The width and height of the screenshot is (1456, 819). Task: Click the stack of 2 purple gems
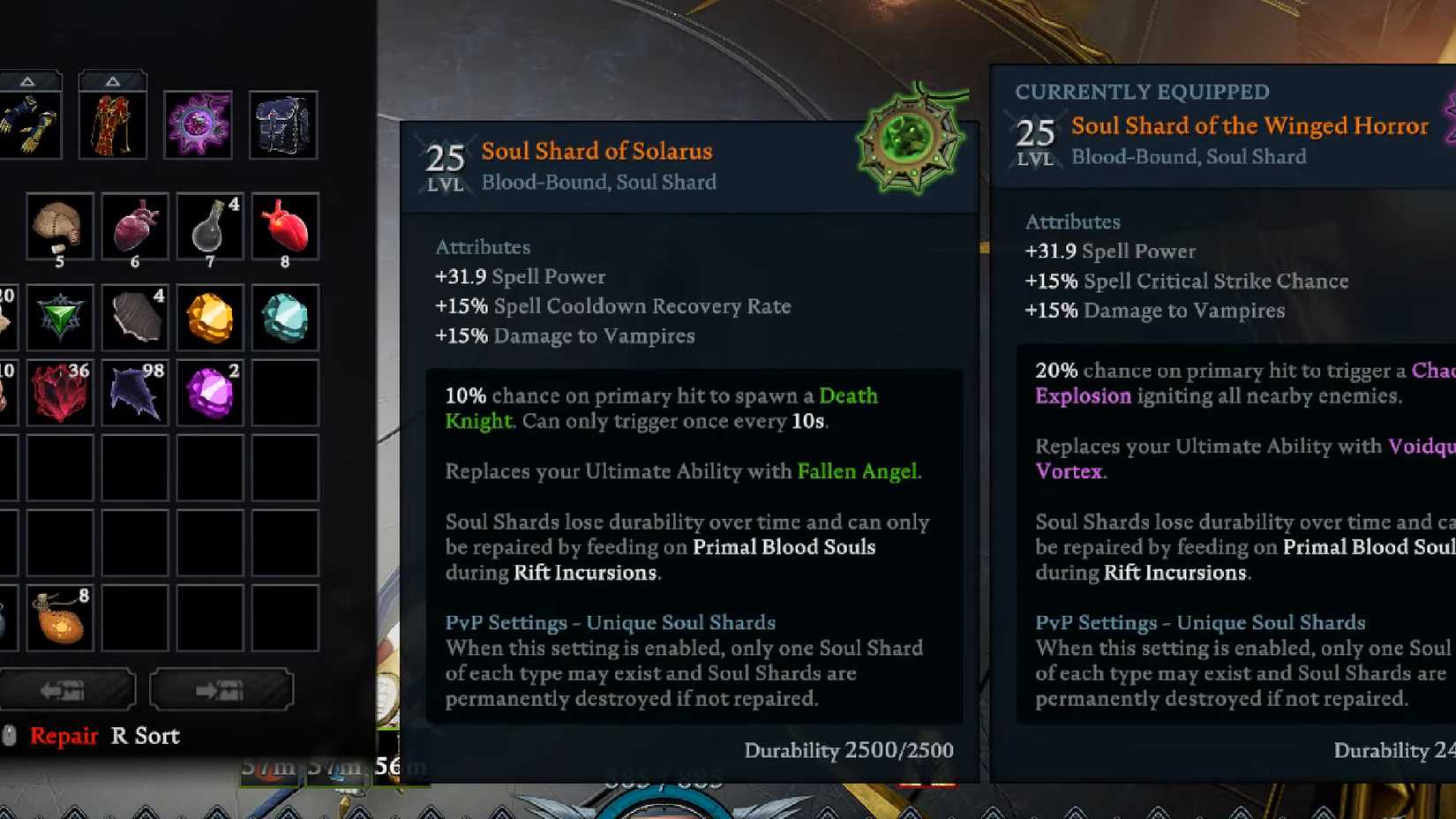(210, 392)
